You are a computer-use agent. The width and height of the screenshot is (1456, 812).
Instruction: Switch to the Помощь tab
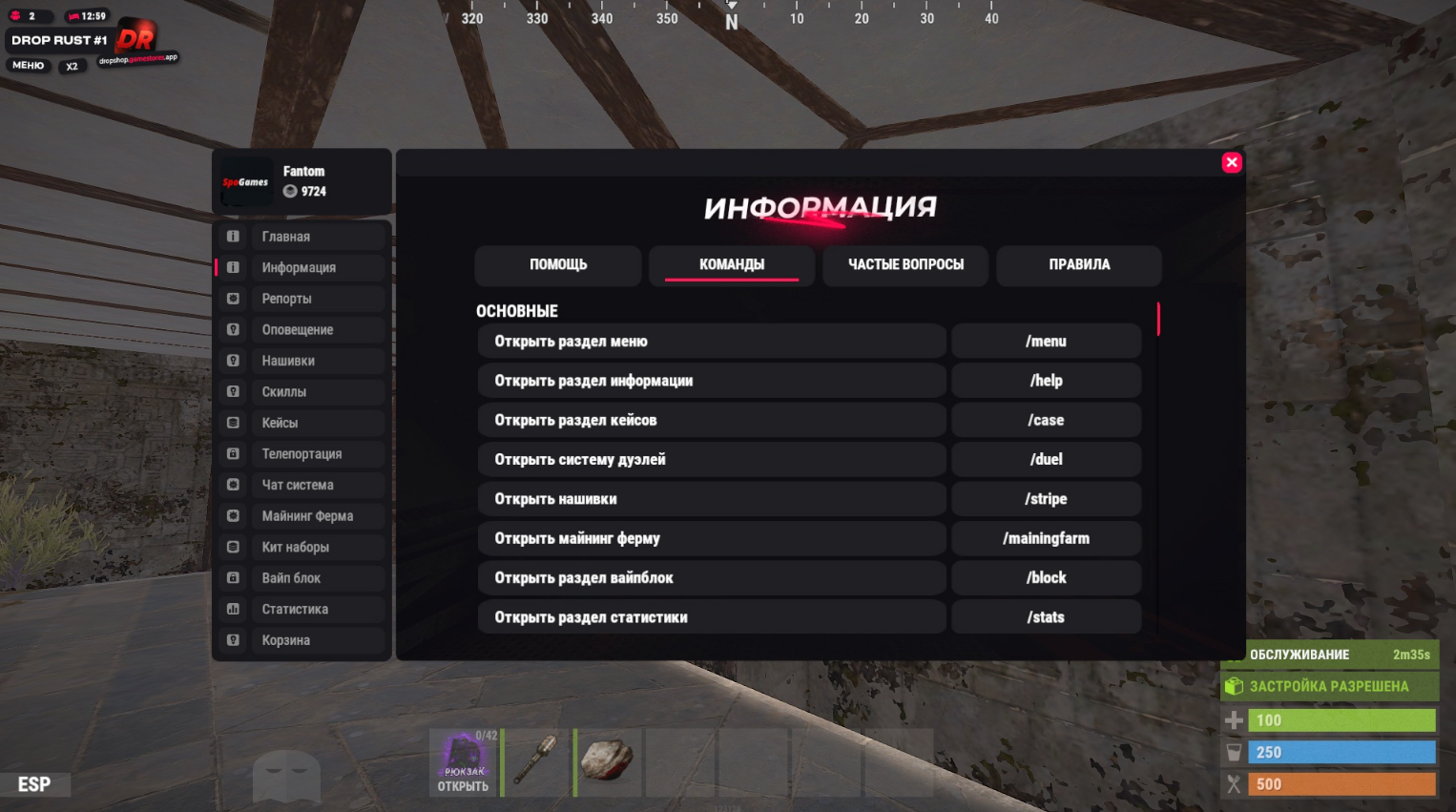558,265
